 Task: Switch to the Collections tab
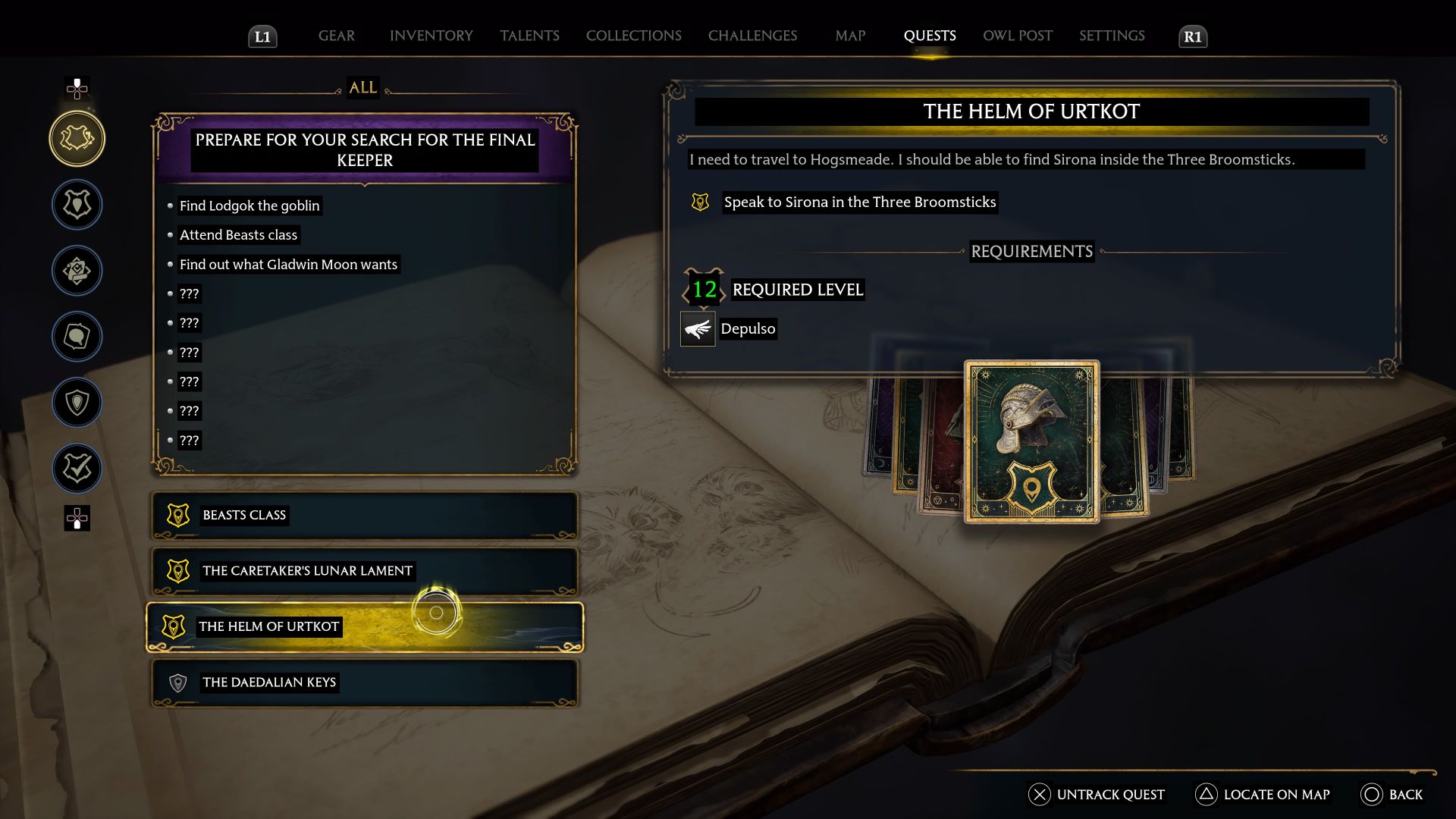633,36
